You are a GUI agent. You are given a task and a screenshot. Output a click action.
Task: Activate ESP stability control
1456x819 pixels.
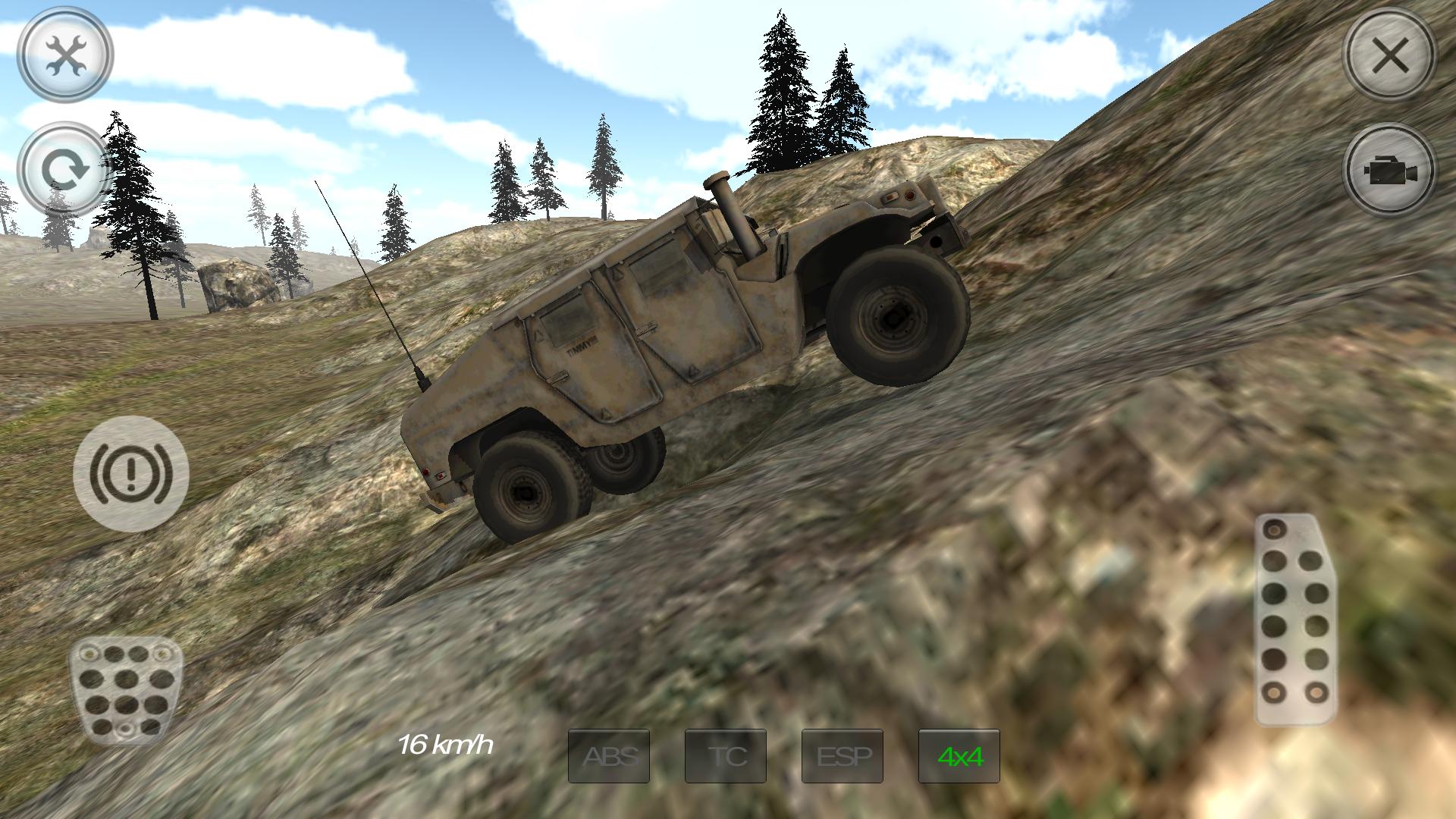tap(842, 756)
